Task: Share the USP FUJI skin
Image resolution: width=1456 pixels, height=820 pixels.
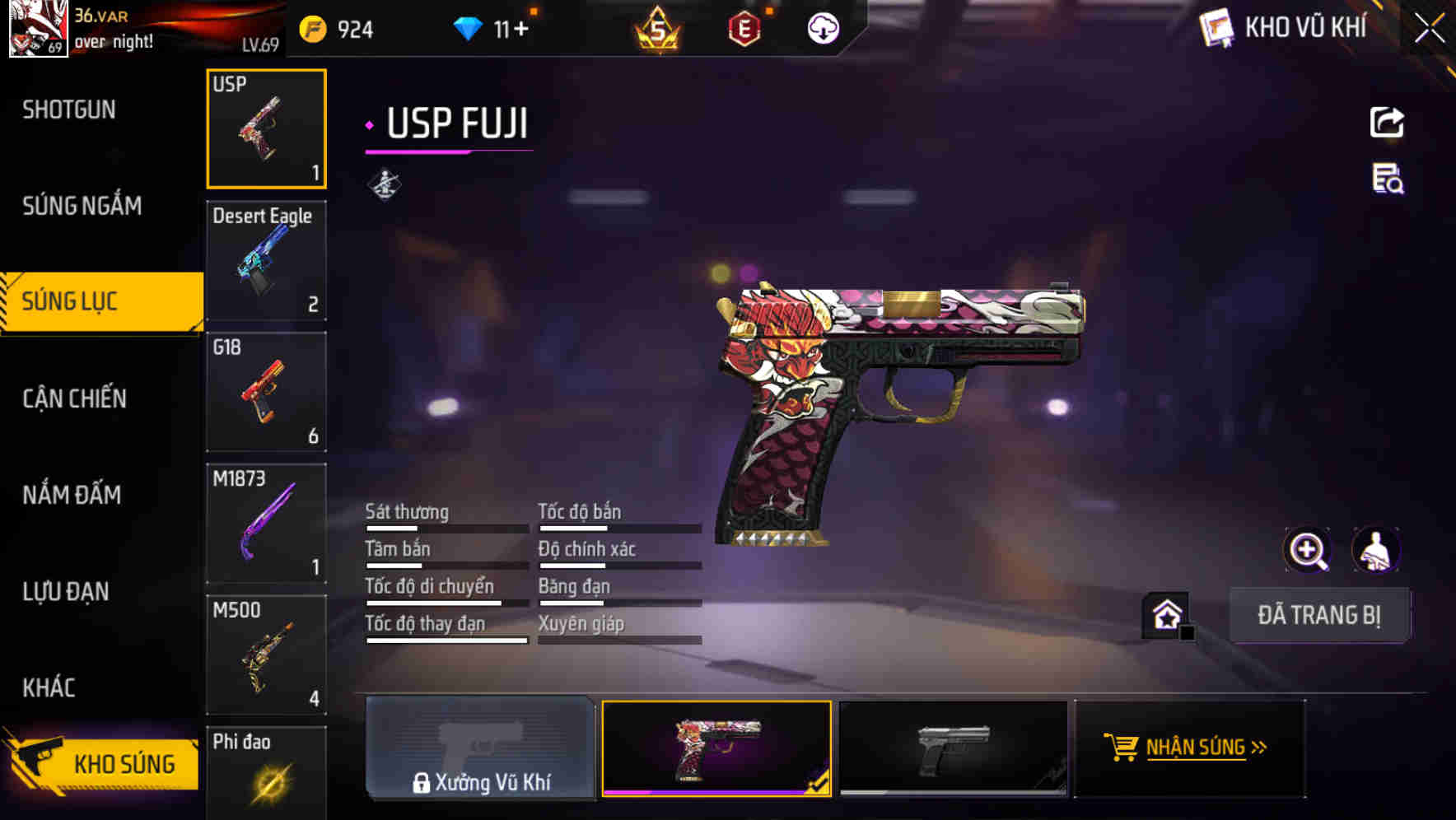Action: click(1388, 122)
